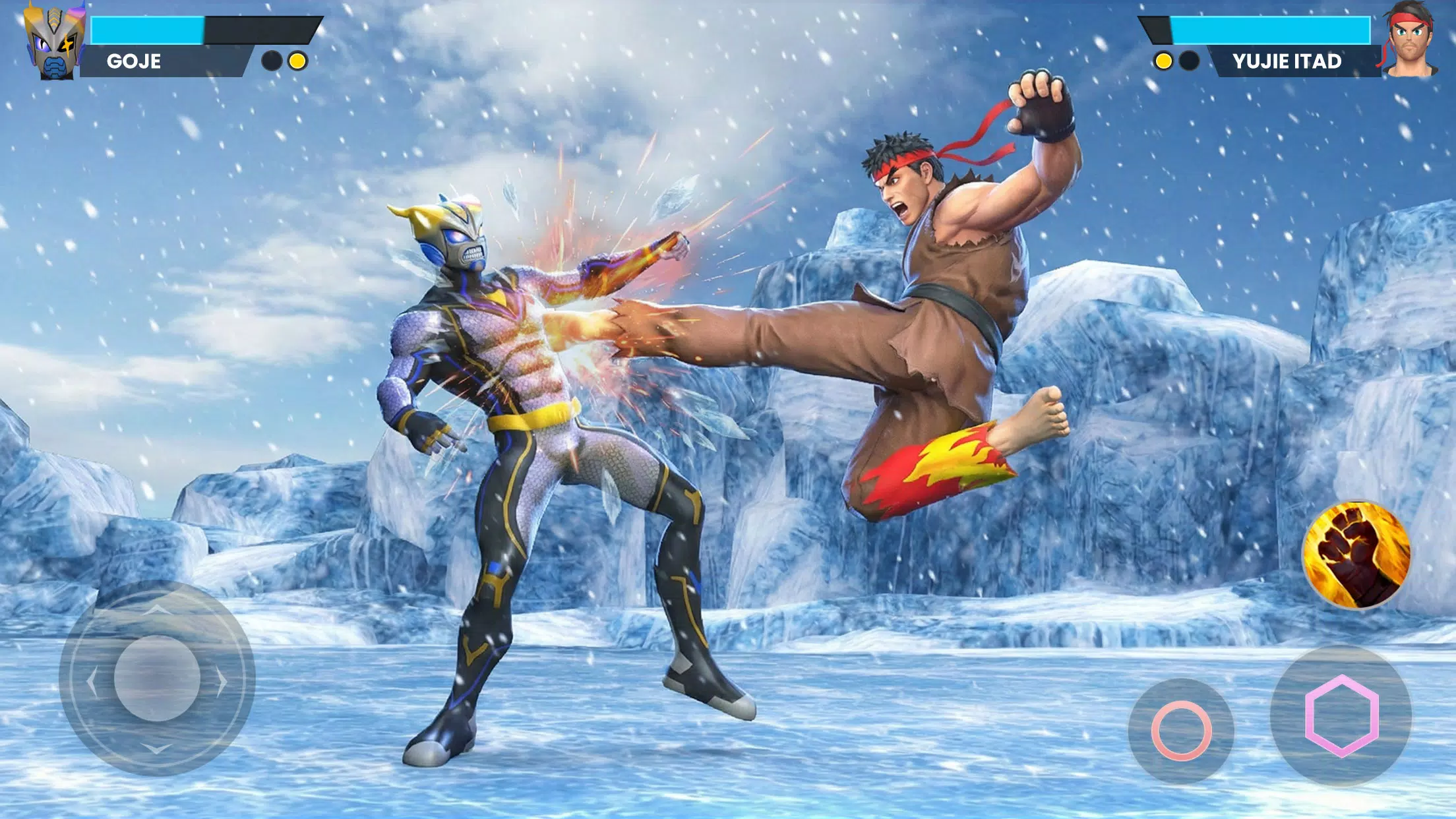This screenshot has width=1456, height=819.
Task: Tap the right arrow on the joystick pad
Action: pos(220,682)
